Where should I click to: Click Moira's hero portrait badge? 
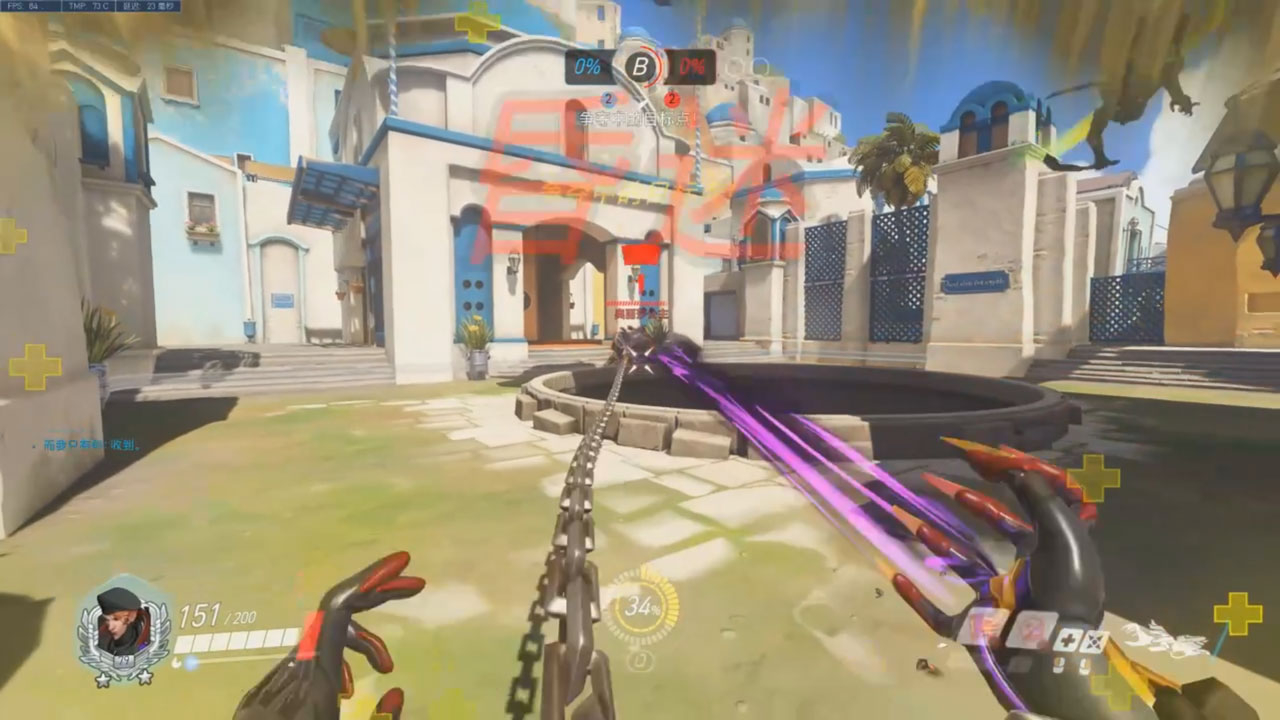tap(124, 627)
